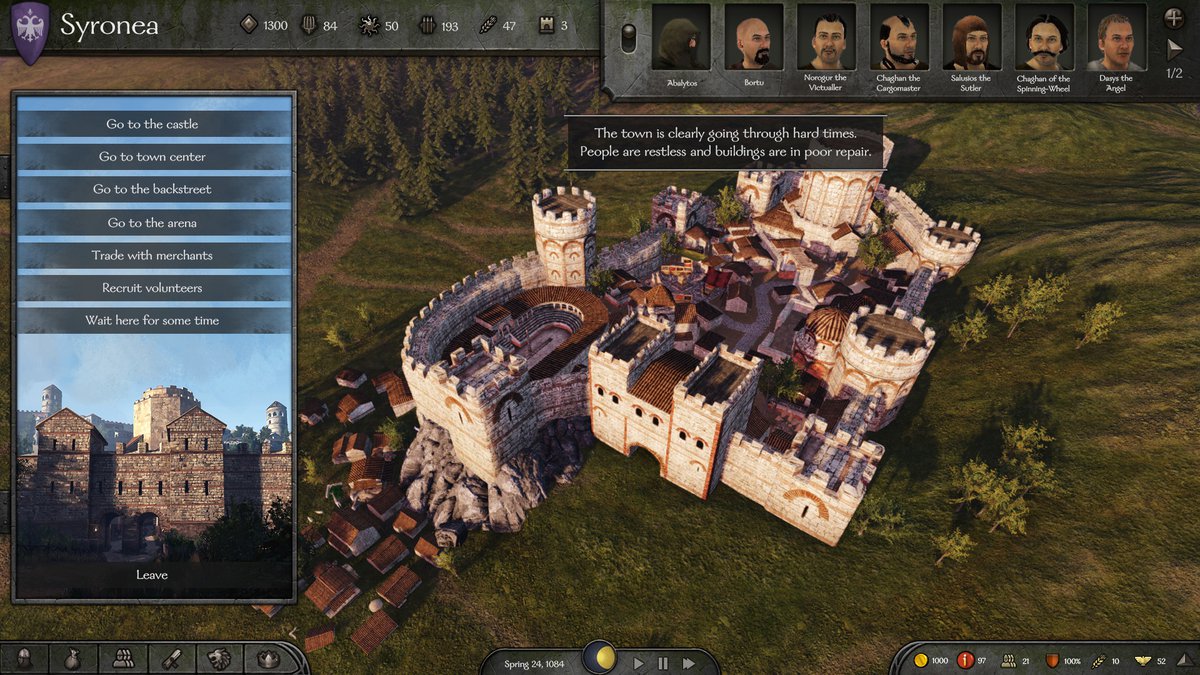The image size is (1200, 675).
Task: Select Bortu's portrait
Action: coord(753,38)
